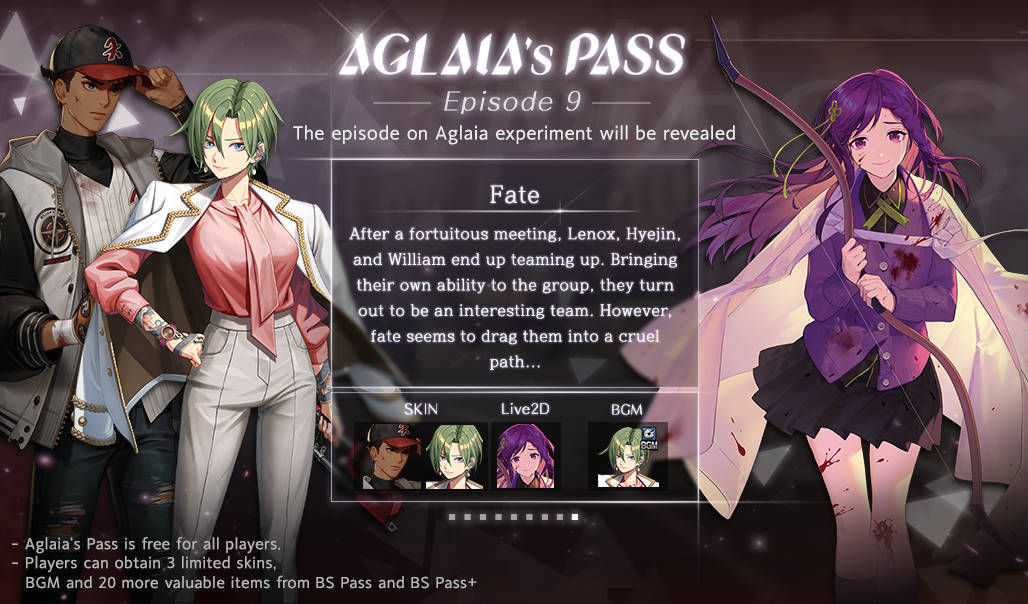Select William's baseball cap skin thumbnail
This screenshot has height=604, width=1028.
pos(391,456)
